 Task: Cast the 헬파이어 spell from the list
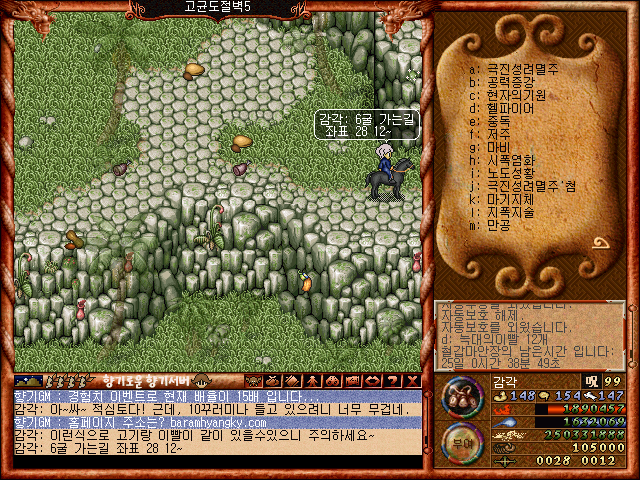[x=509, y=108]
